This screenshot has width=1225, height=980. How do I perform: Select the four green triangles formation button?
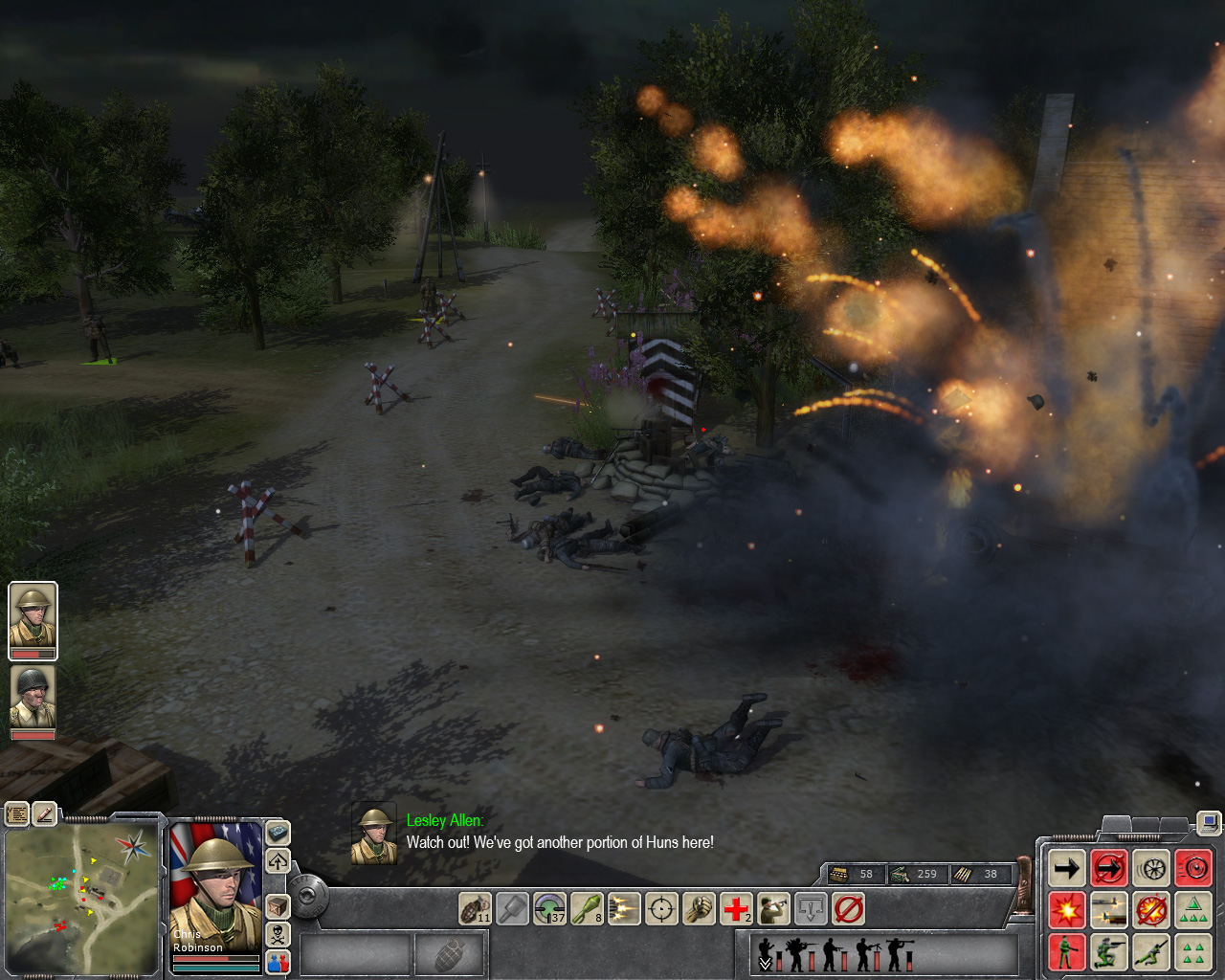tap(1193, 952)
